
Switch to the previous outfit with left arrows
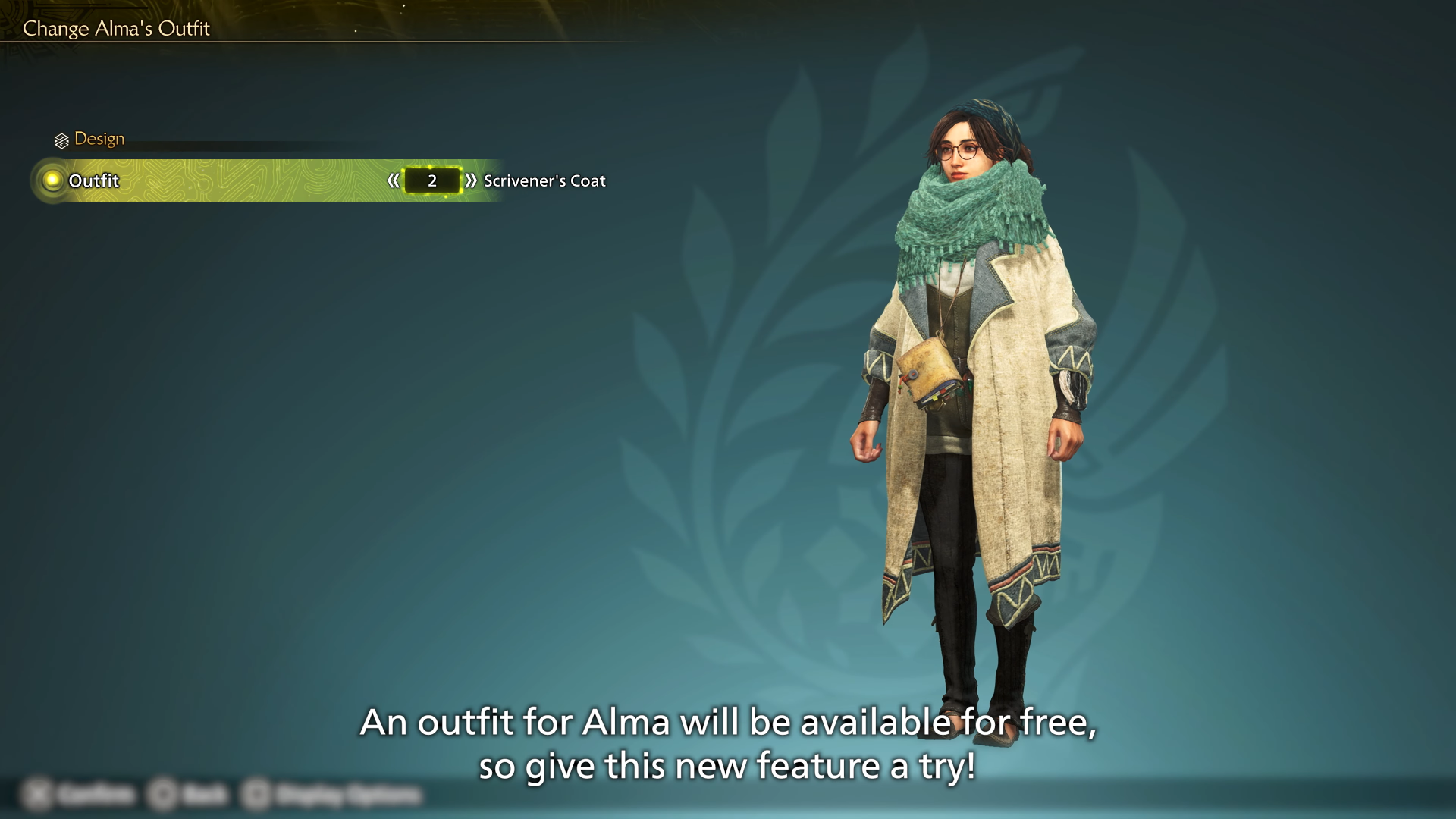click(x=393, y=180)
